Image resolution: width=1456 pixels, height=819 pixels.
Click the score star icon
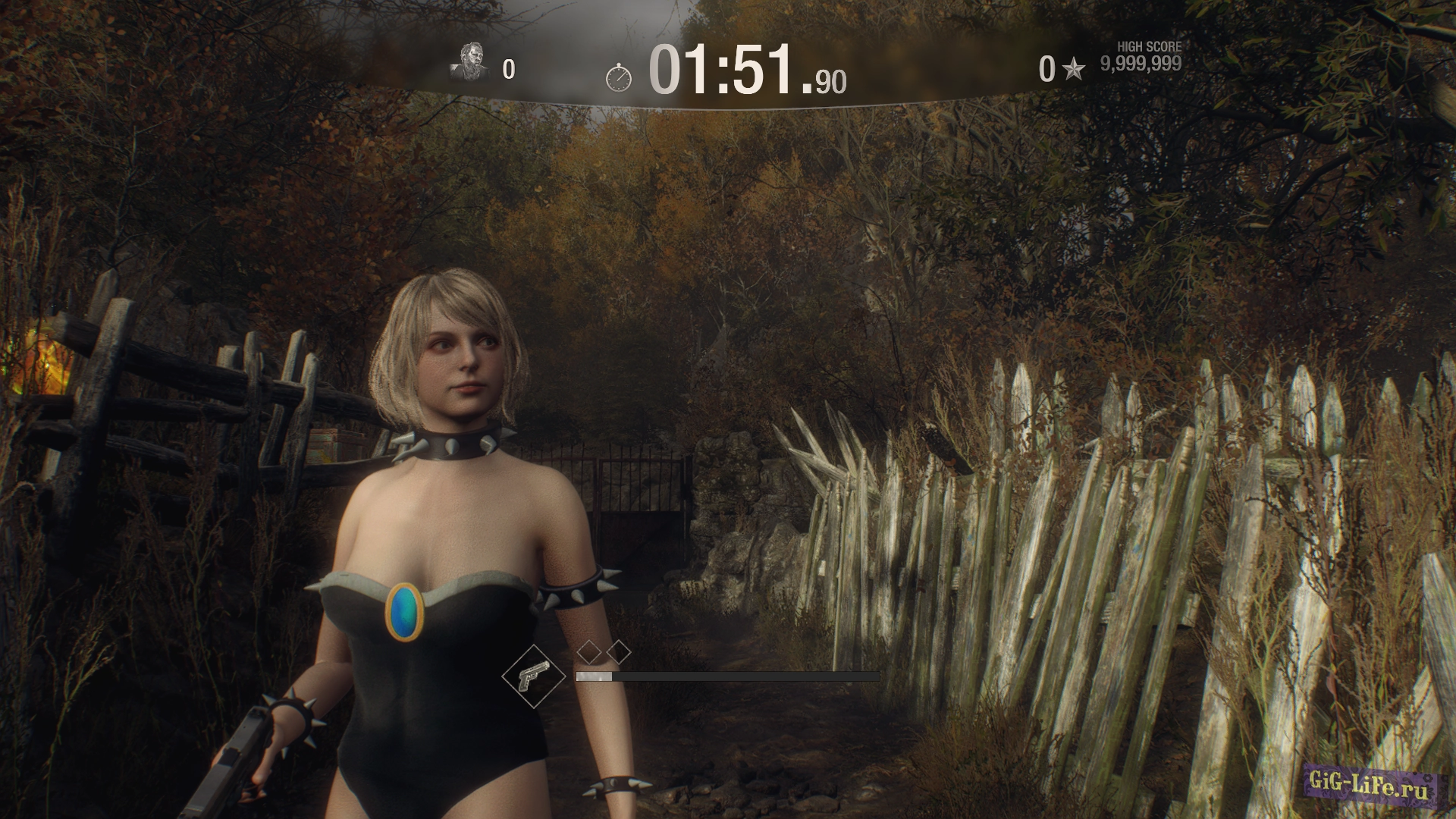point(1072,70)
